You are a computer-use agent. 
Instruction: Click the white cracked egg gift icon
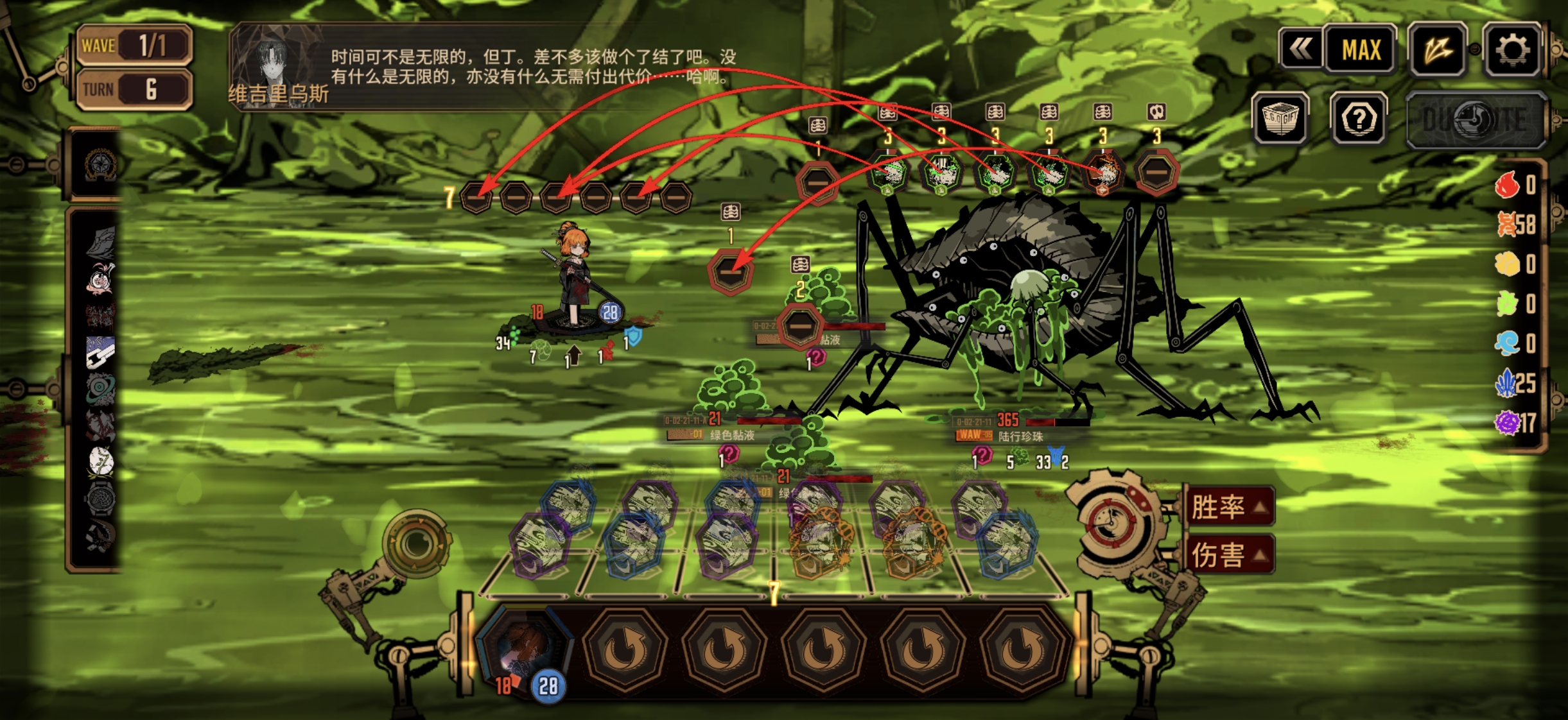click(101, 461)
